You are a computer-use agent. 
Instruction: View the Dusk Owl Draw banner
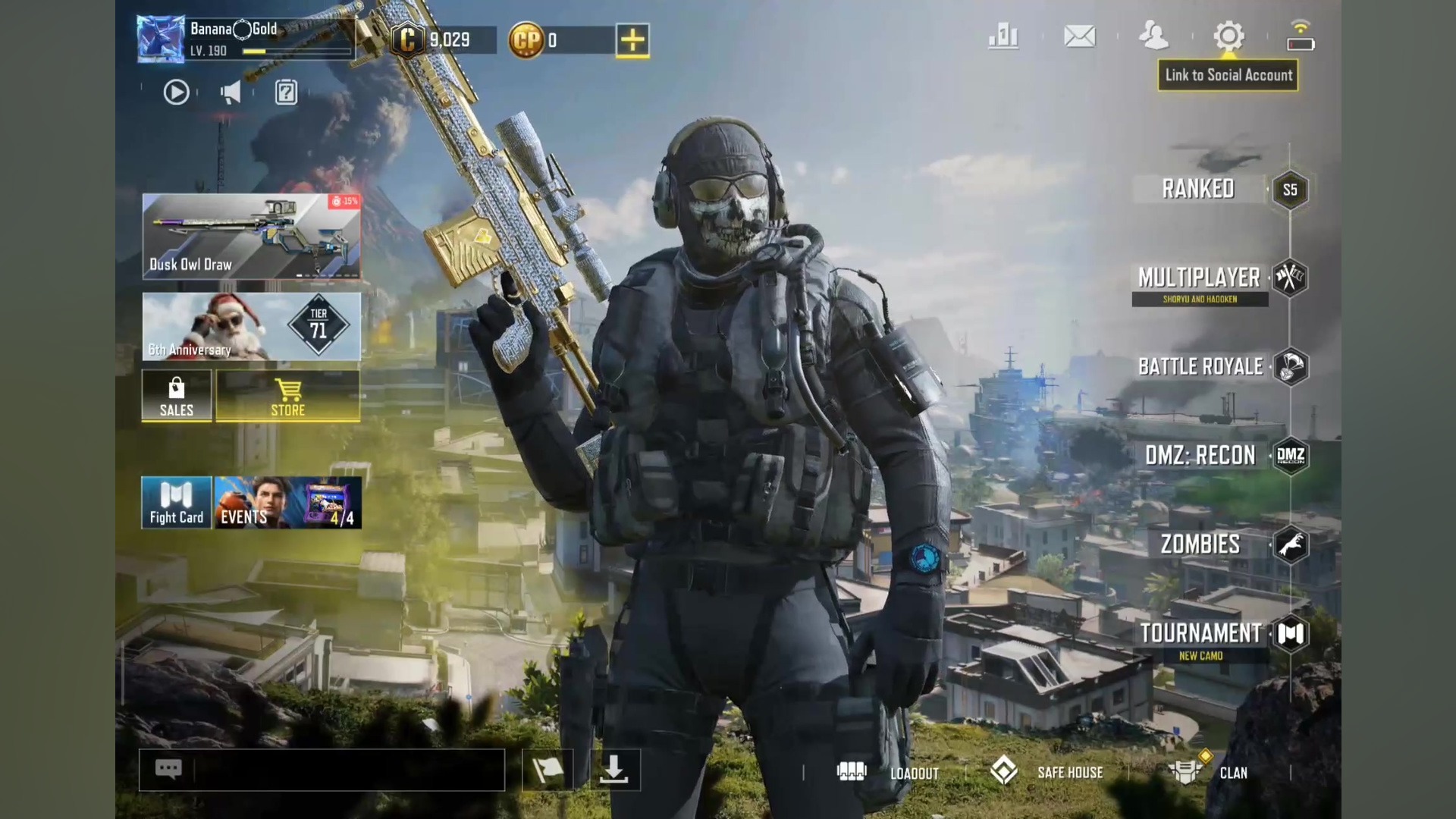(x=251, y=236)
